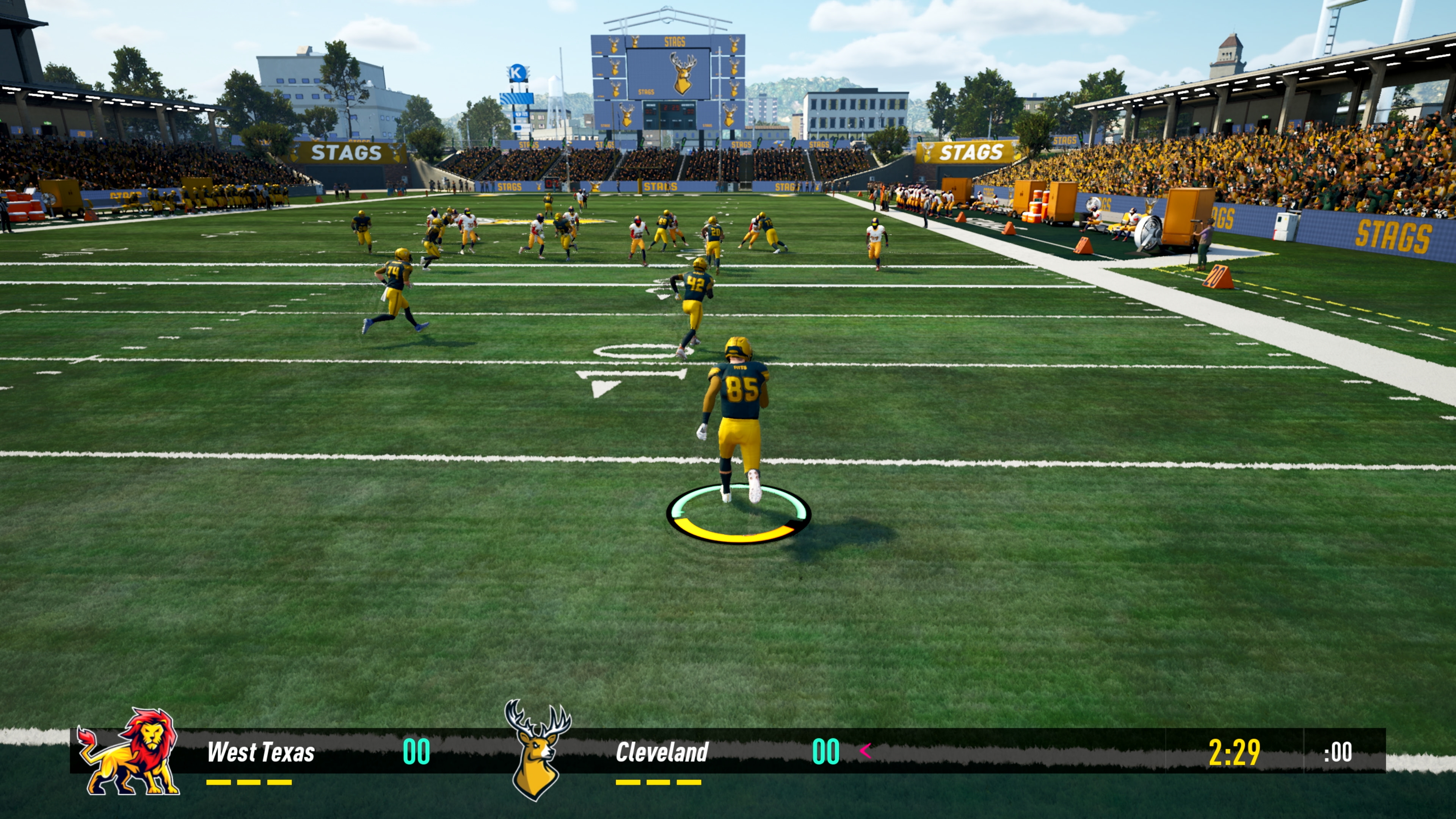
Task: Click the stag emblem on the jumbotron
Action: pyautogui.click(x=683, y=74)
